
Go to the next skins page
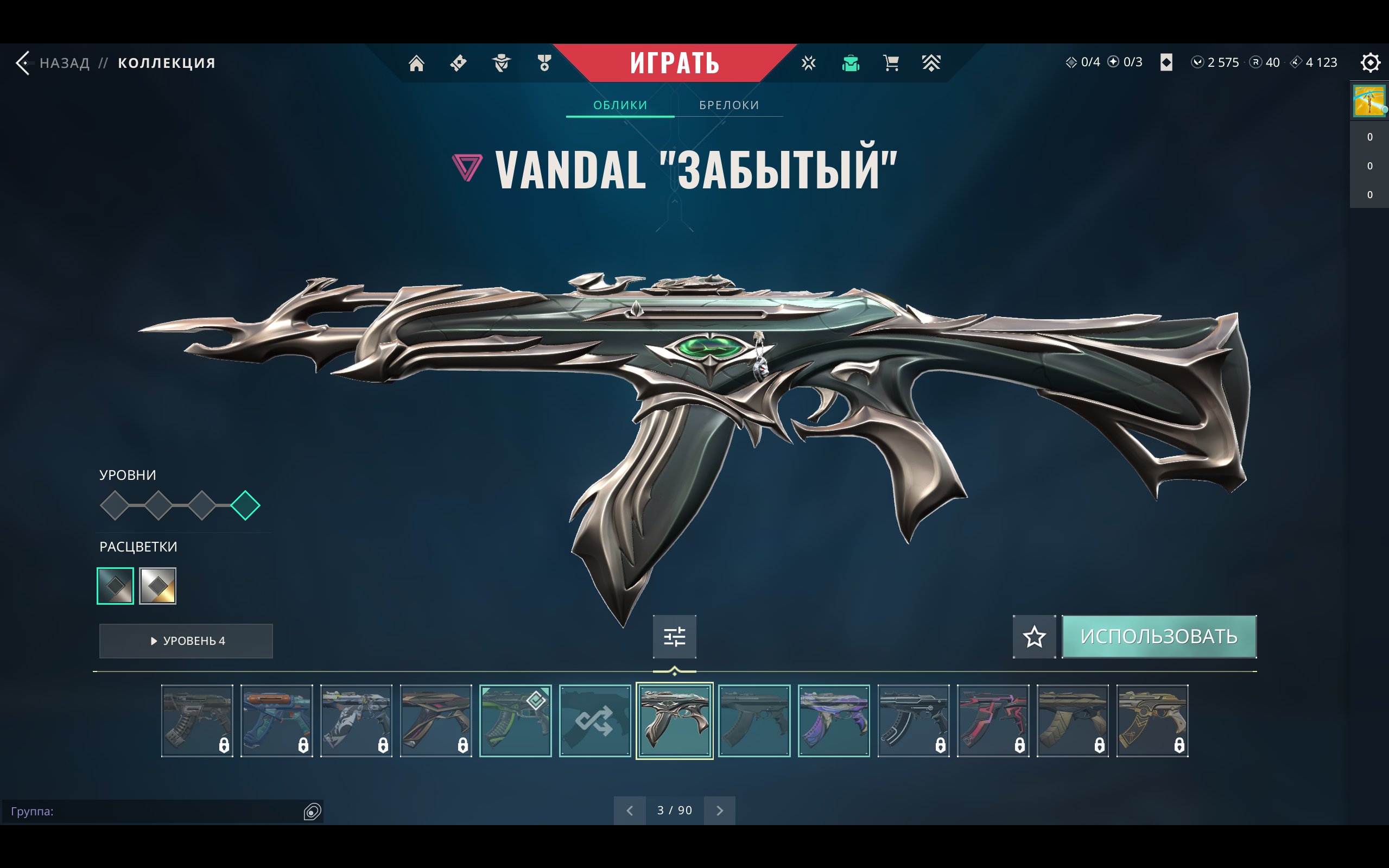pyautogui.click(x=720, y=810)
